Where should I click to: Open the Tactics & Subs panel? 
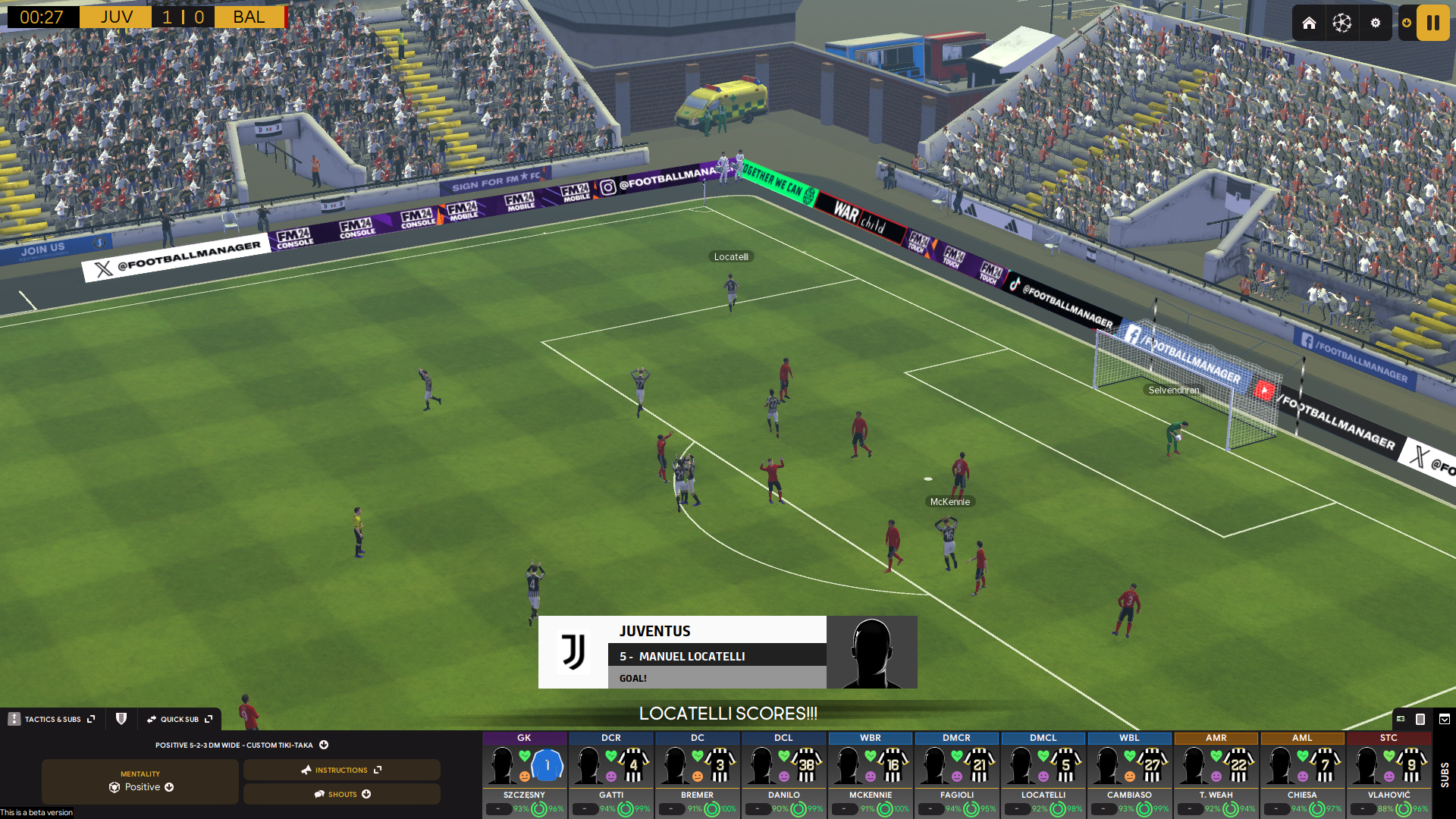pos(53,719)
